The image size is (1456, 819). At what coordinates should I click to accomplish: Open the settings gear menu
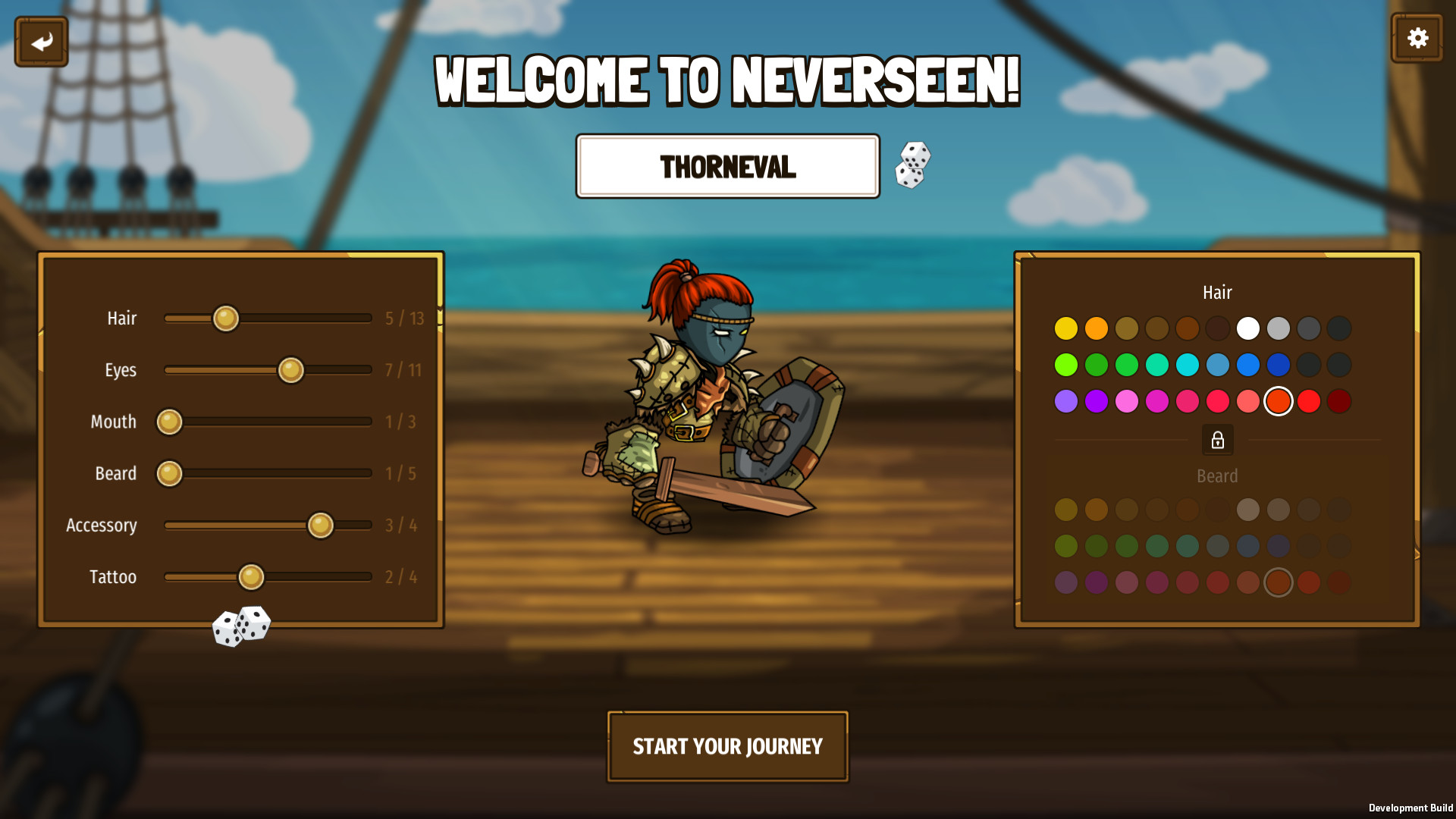(x=1417, y=37)
